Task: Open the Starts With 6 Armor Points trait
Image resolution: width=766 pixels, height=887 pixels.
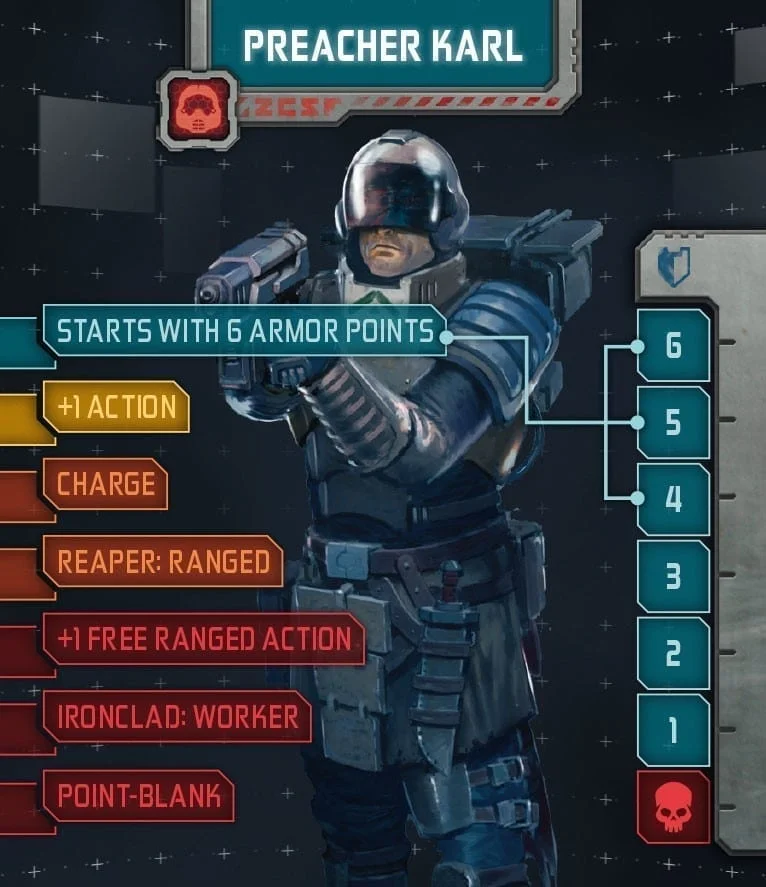Action: pos(245,331)
